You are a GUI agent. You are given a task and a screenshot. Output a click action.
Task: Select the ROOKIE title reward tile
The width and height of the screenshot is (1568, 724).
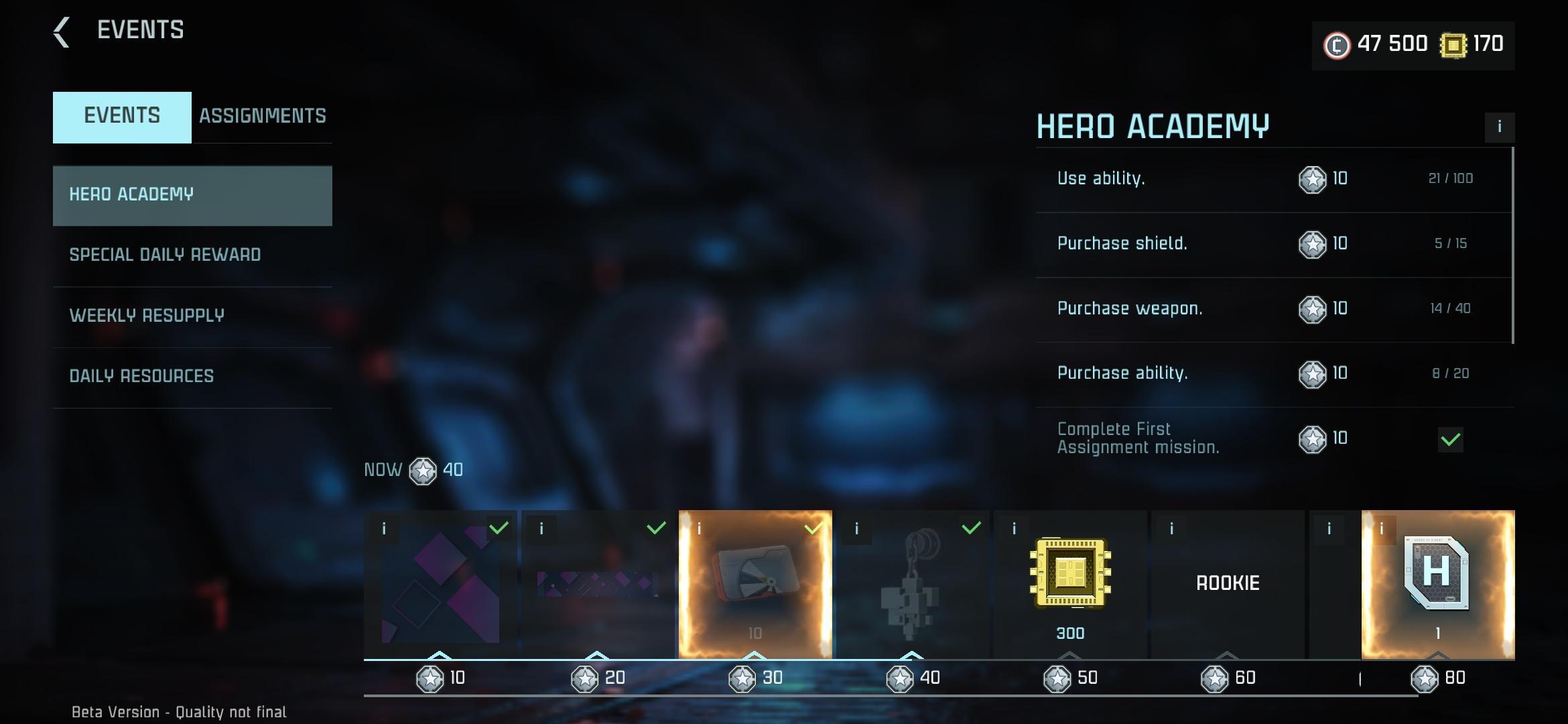click(x=1228, y=583)
